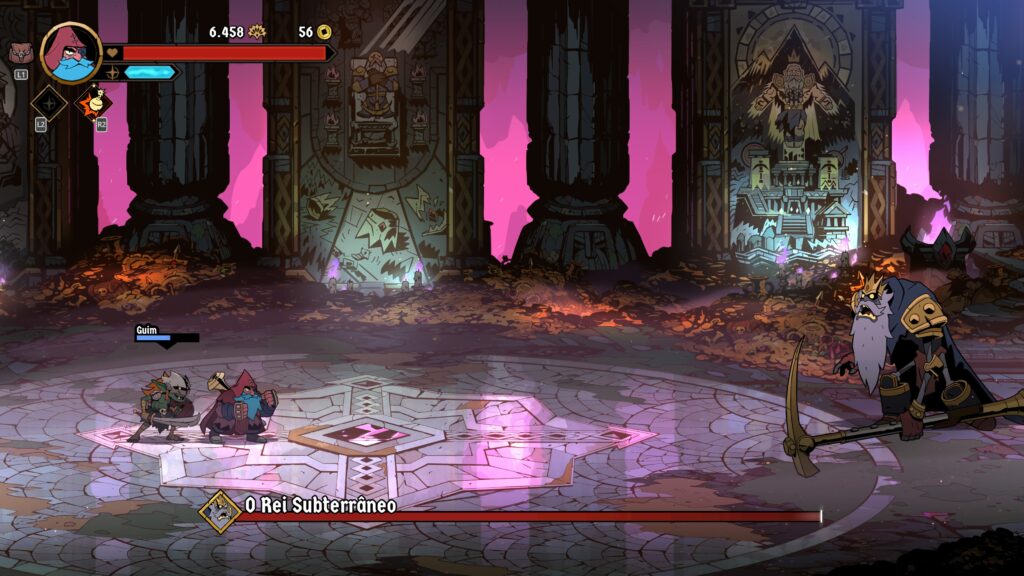Click the empty diamond ability slot
The height and width of the screenshot is (576, 1024).
coord(48,103)
